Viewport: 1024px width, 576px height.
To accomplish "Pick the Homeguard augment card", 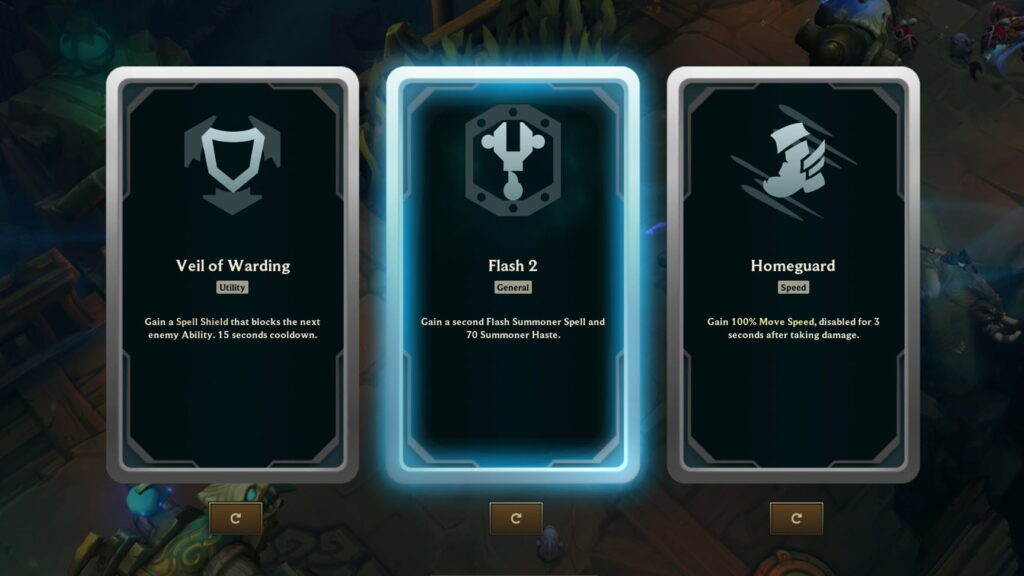I will click(x=793, y=275).
